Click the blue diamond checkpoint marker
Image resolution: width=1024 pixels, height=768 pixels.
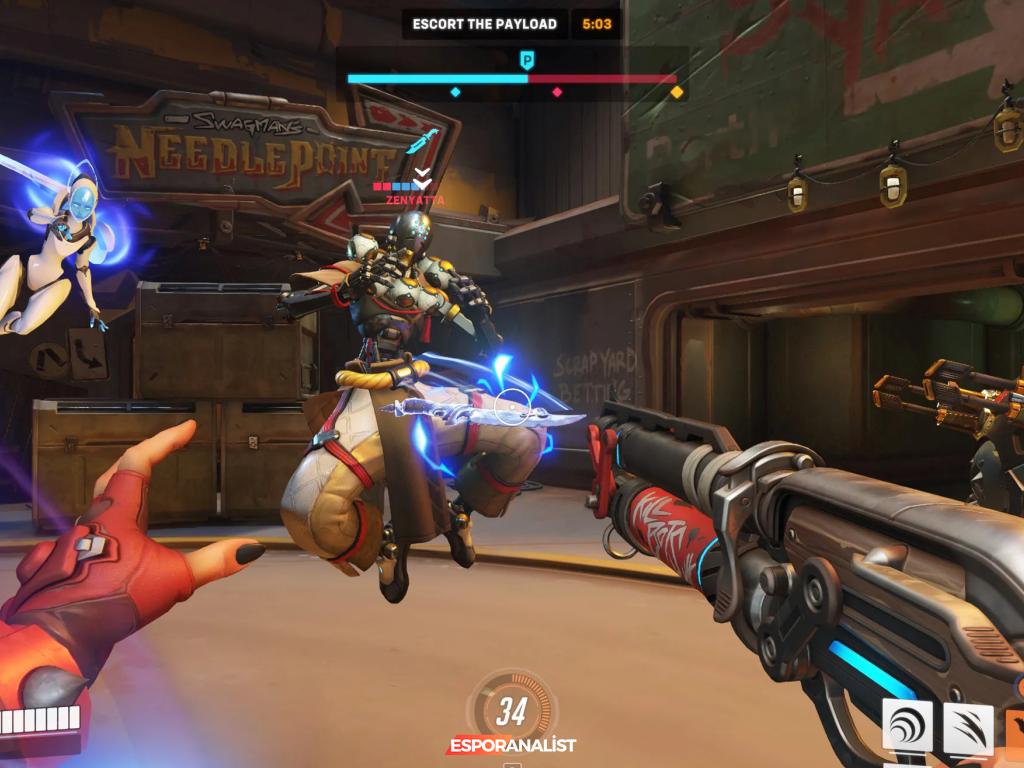click(455, 92)
